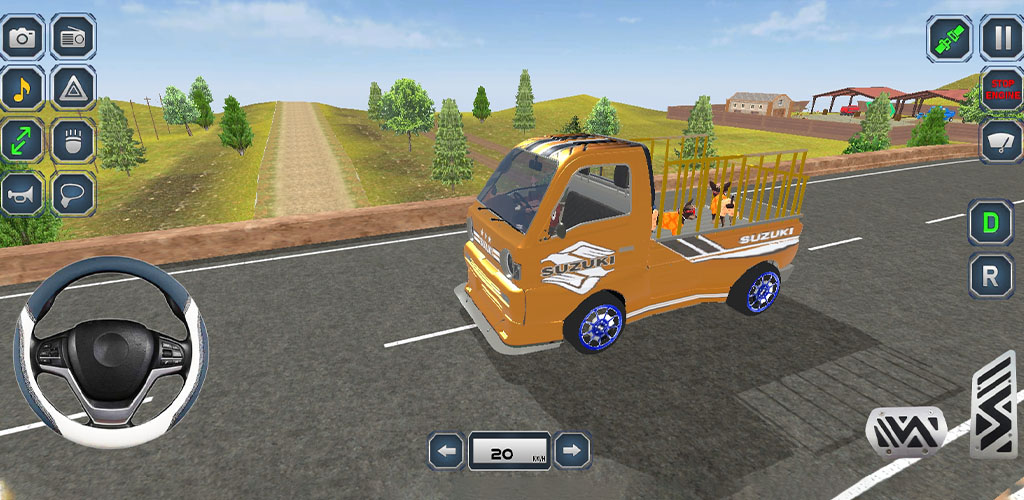This screenshot has height=500, width=1024.
Task: Toggle the music note button
Action: coord(22,89)
